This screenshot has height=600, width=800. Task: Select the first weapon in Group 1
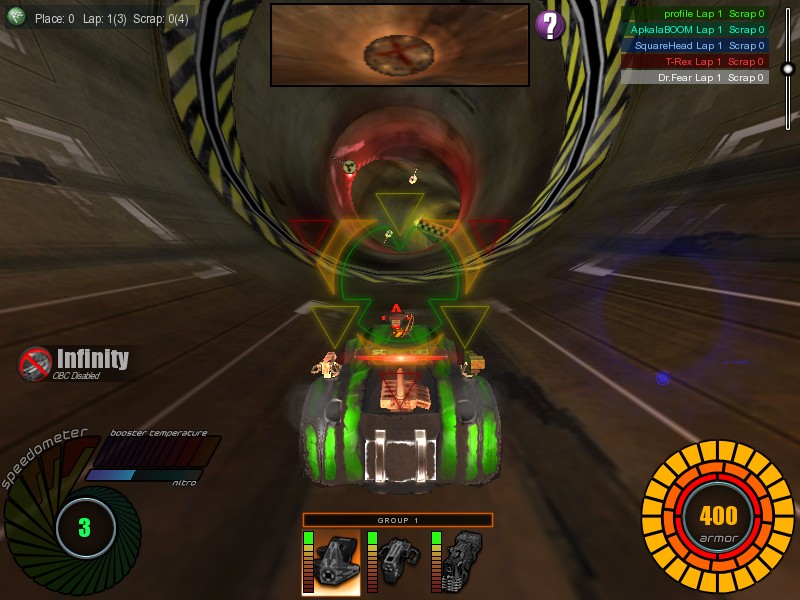(330, 562)
